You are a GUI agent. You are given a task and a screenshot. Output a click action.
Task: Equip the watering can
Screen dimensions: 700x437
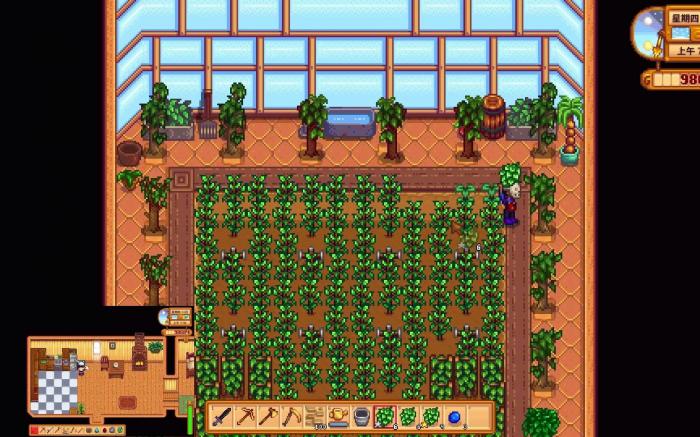(x=338, y=417)
